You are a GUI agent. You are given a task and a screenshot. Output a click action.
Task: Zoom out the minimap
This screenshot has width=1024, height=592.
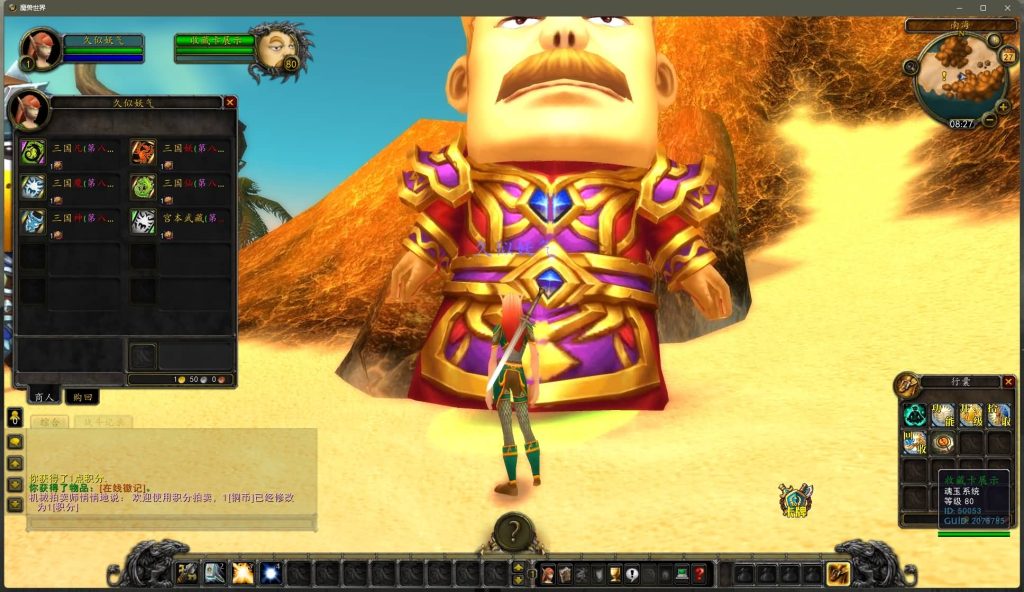pyautogui.click(x=989, y=120)
